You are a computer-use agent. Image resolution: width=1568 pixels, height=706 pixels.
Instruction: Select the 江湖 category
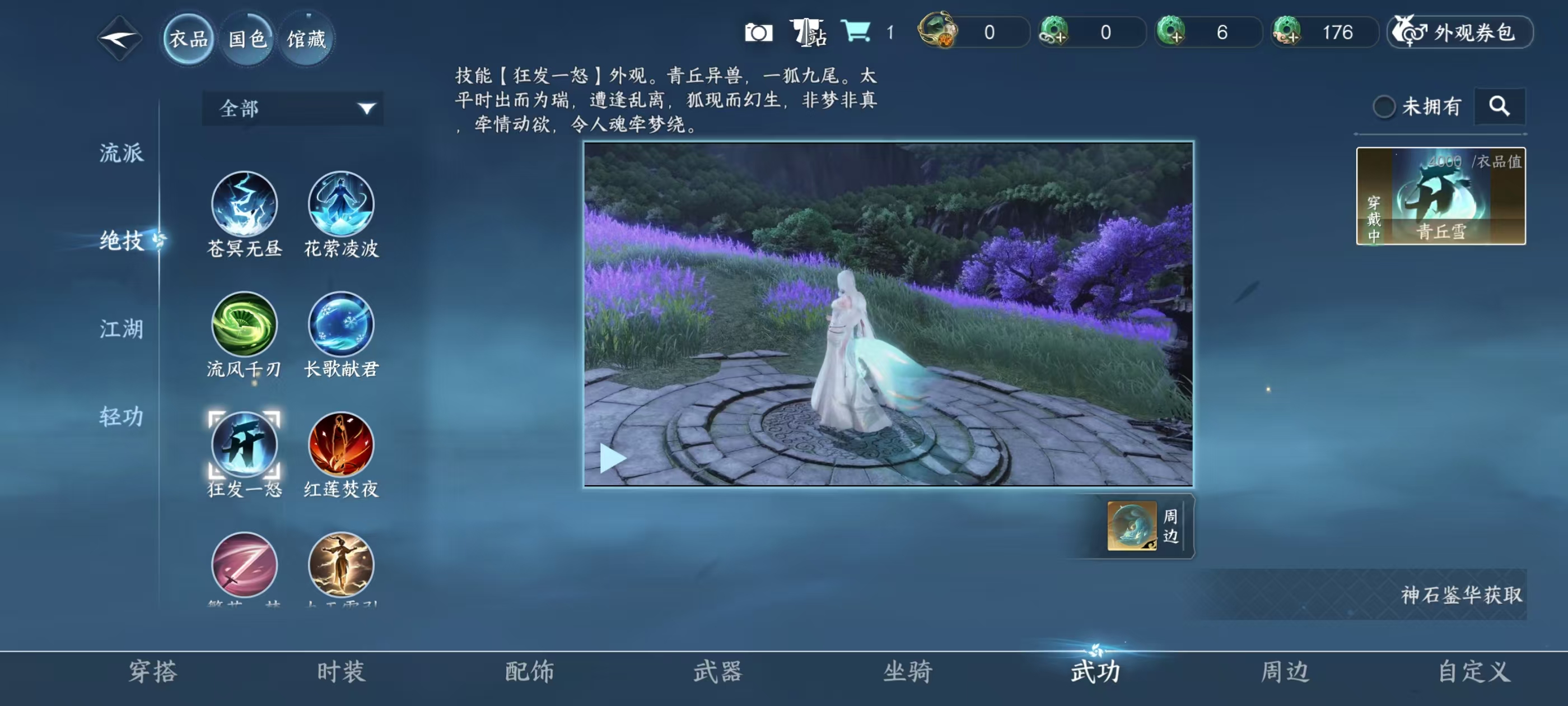click(122, 329)
